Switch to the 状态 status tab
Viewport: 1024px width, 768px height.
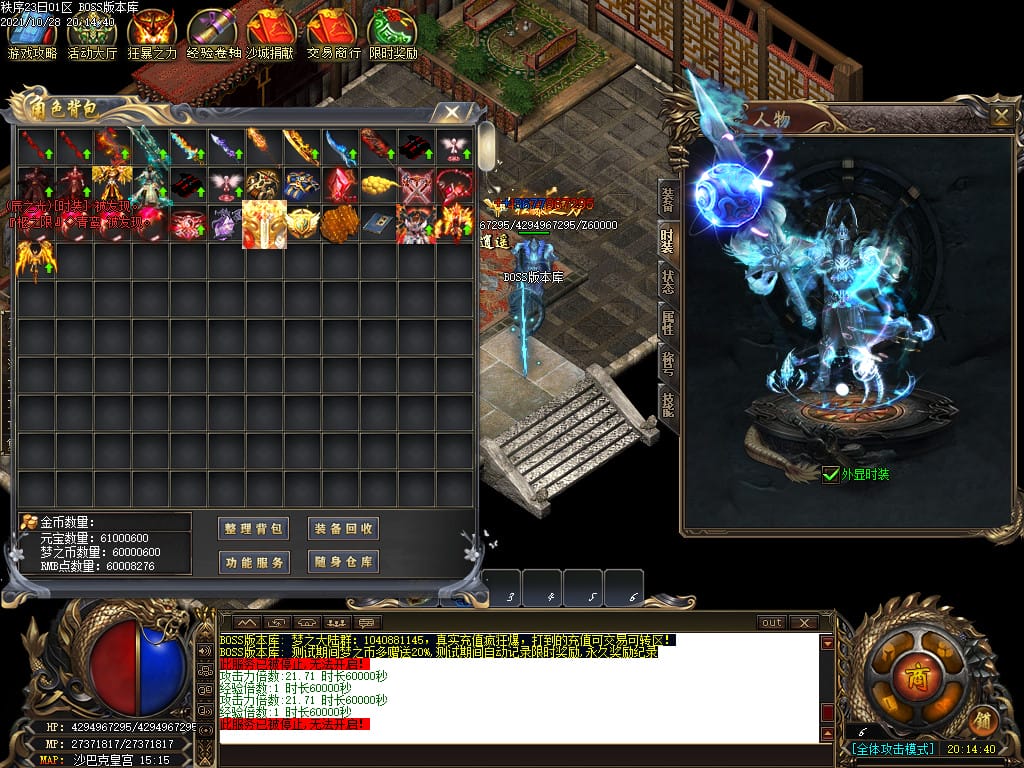click(667, 281)
